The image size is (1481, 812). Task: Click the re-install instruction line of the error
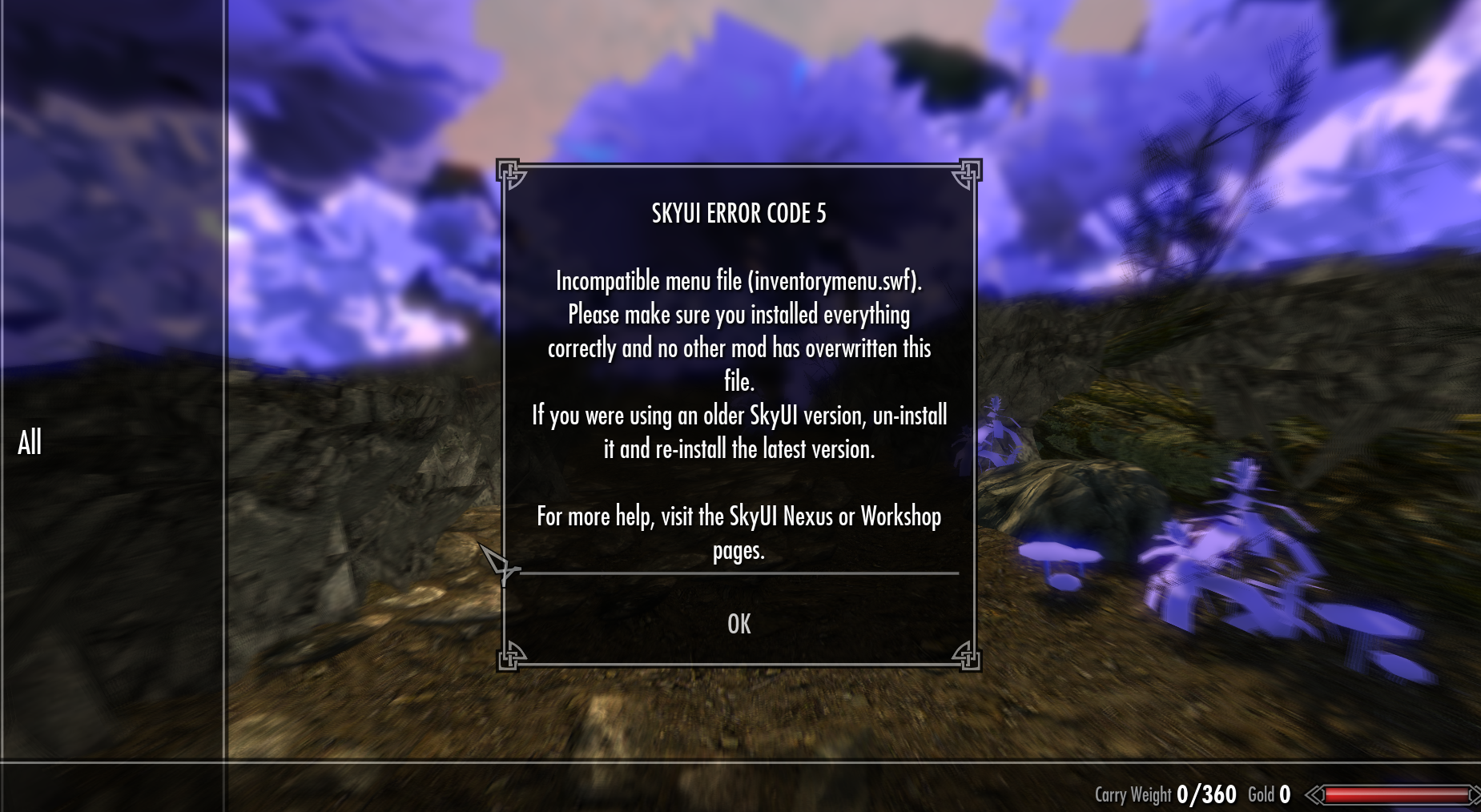[x=739, y=448]
